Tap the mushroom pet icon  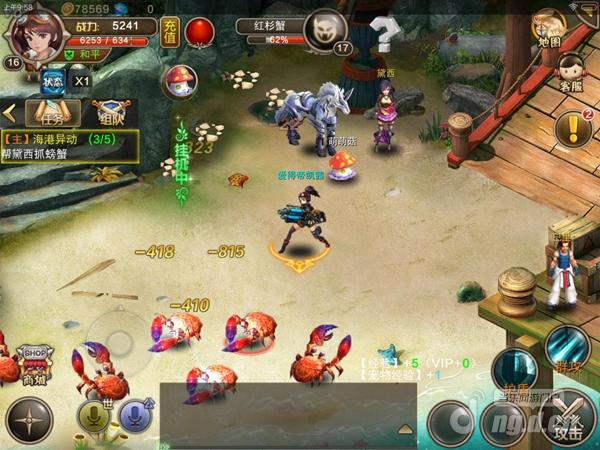(180, 80)
